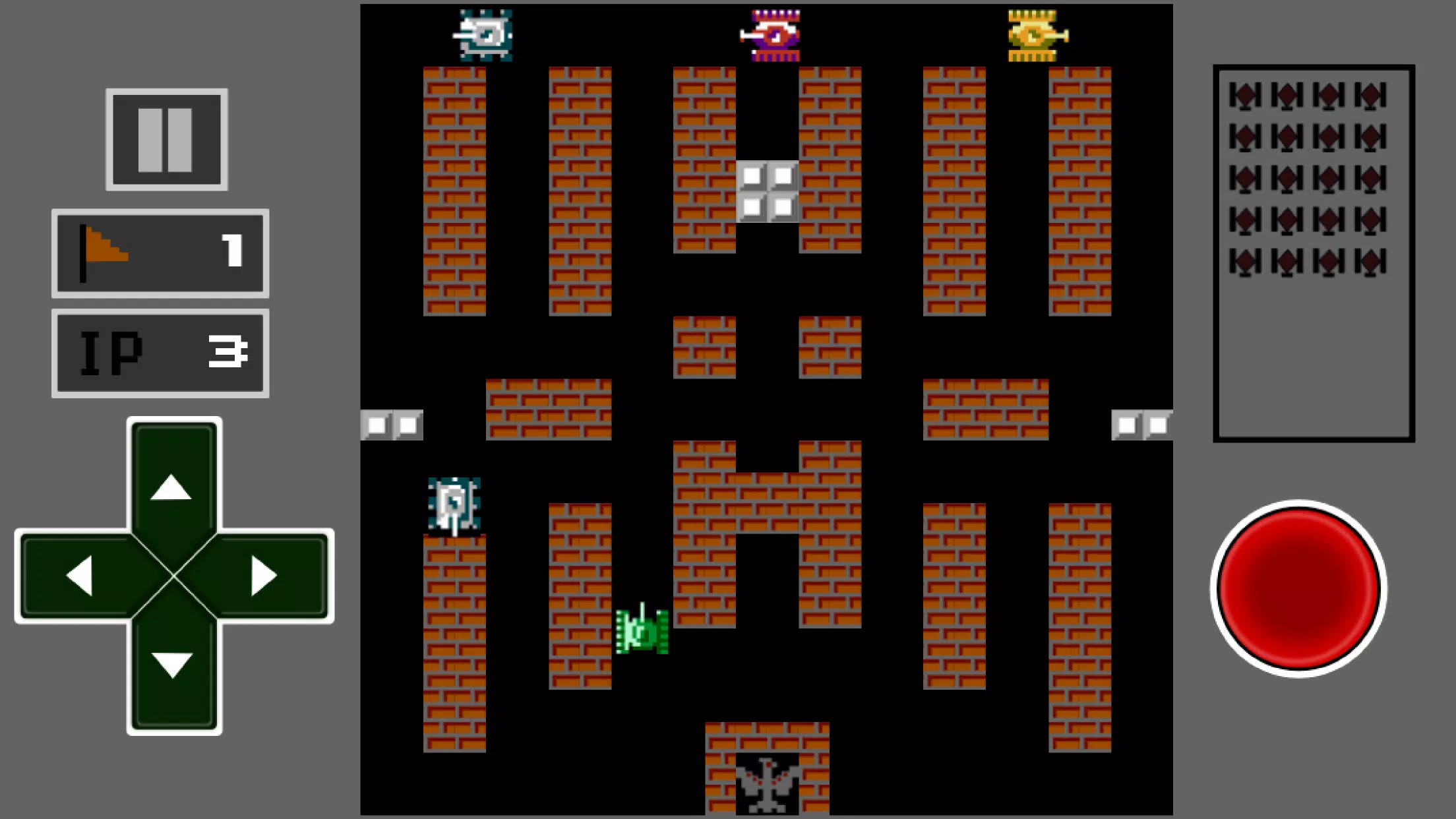Viewport: 1456px width, 819px height.
Task: Click the eagle base at the bottom
Action: click(x=767, y=785)
